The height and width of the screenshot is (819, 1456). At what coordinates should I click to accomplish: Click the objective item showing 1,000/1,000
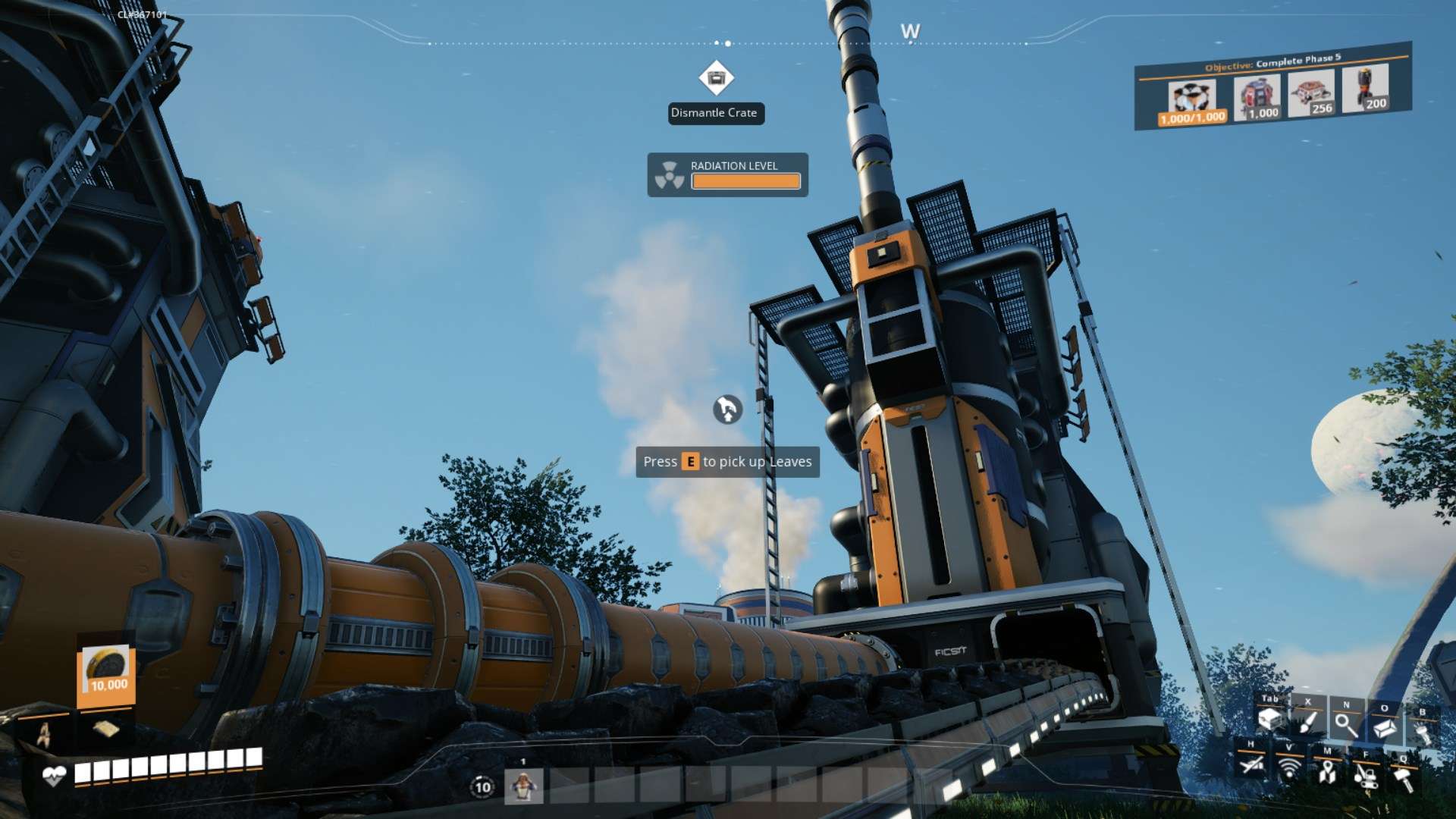click(1192, 101)
